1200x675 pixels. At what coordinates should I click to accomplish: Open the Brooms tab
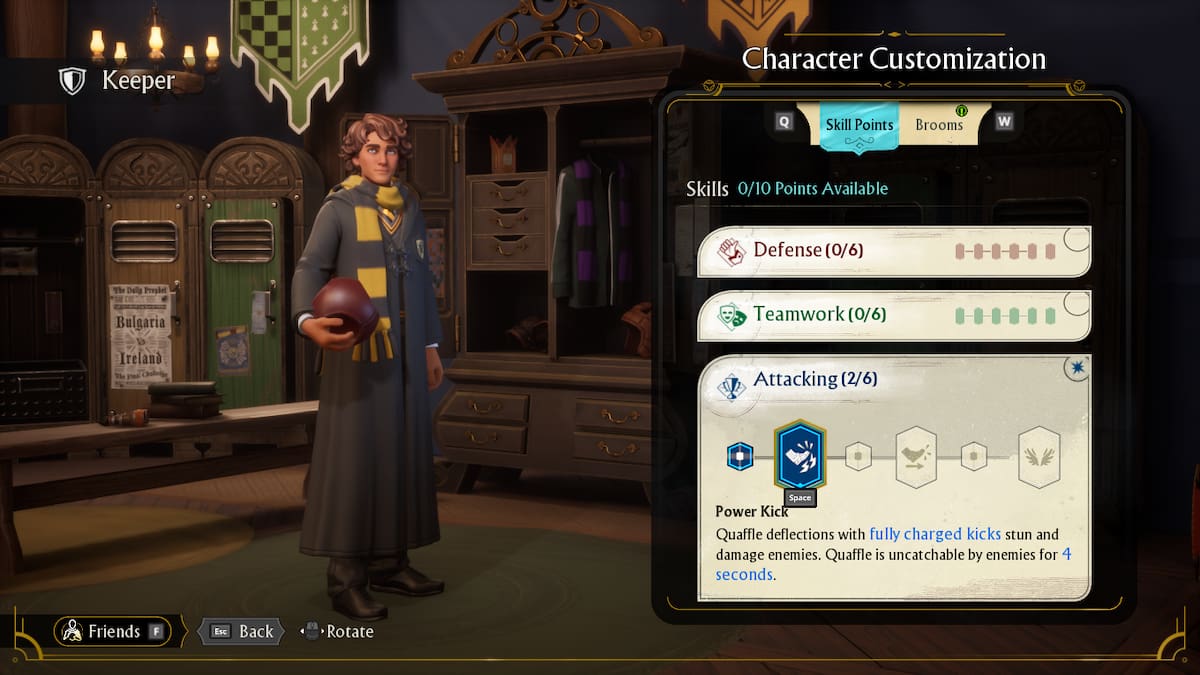point(939,125)
